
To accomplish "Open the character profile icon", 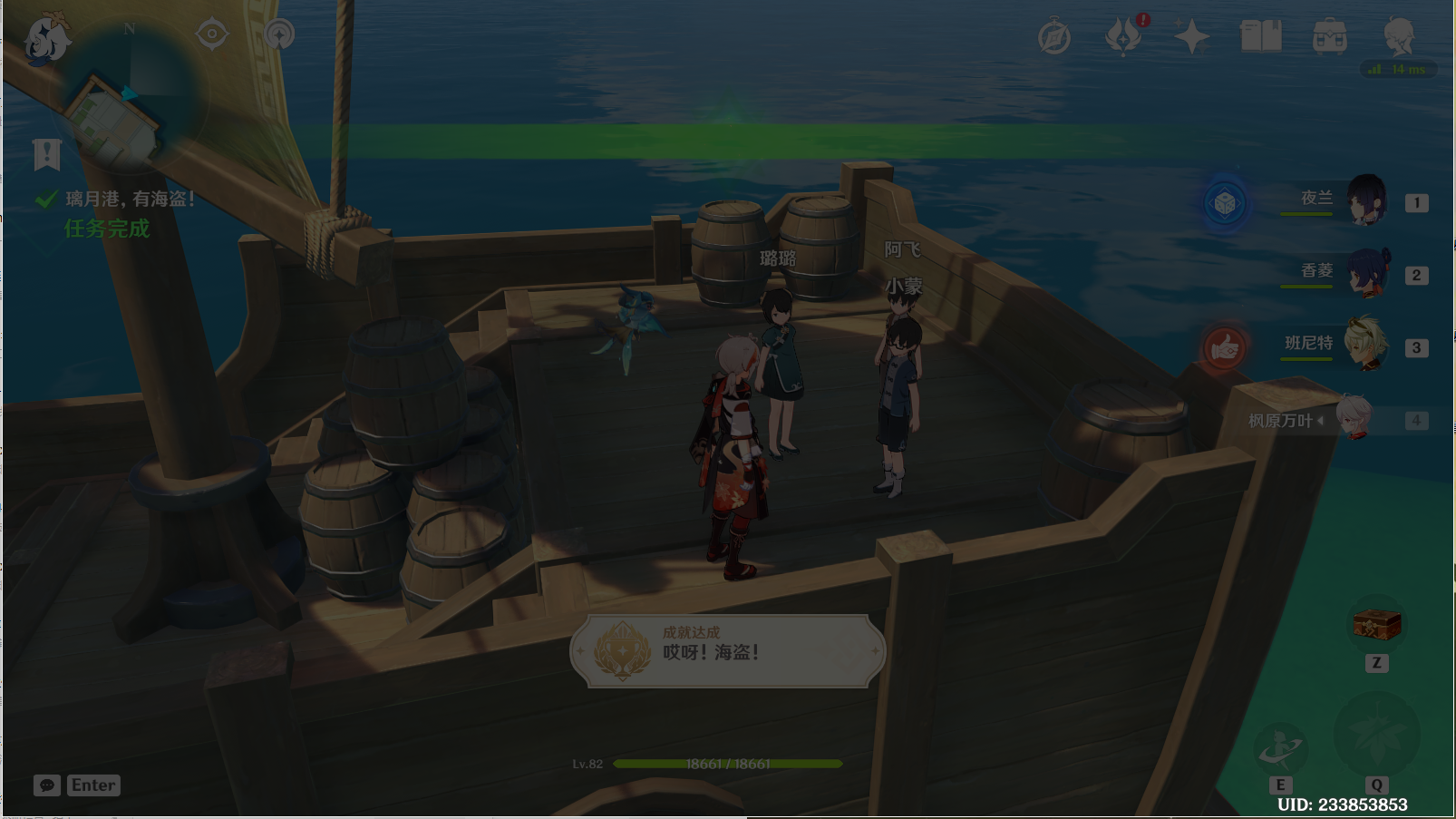I will pyautogui.click(x=1399, y=37).
